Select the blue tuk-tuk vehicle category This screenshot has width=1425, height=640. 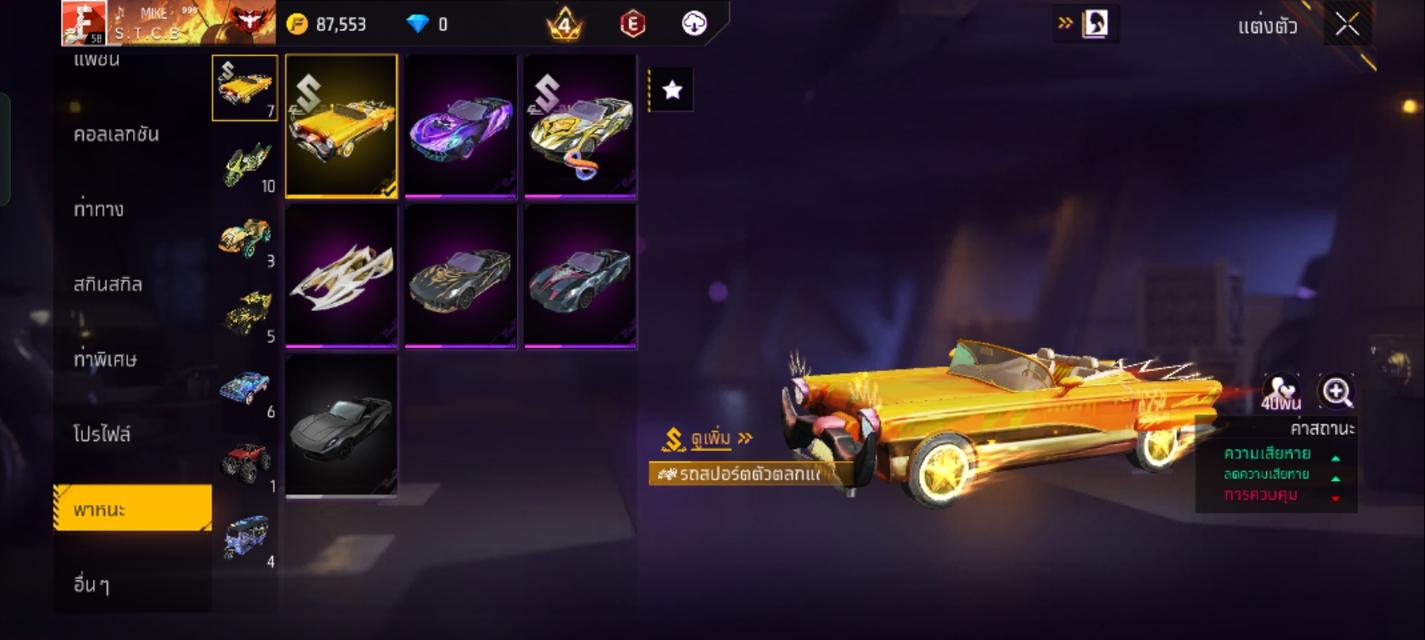pos(245,538)
